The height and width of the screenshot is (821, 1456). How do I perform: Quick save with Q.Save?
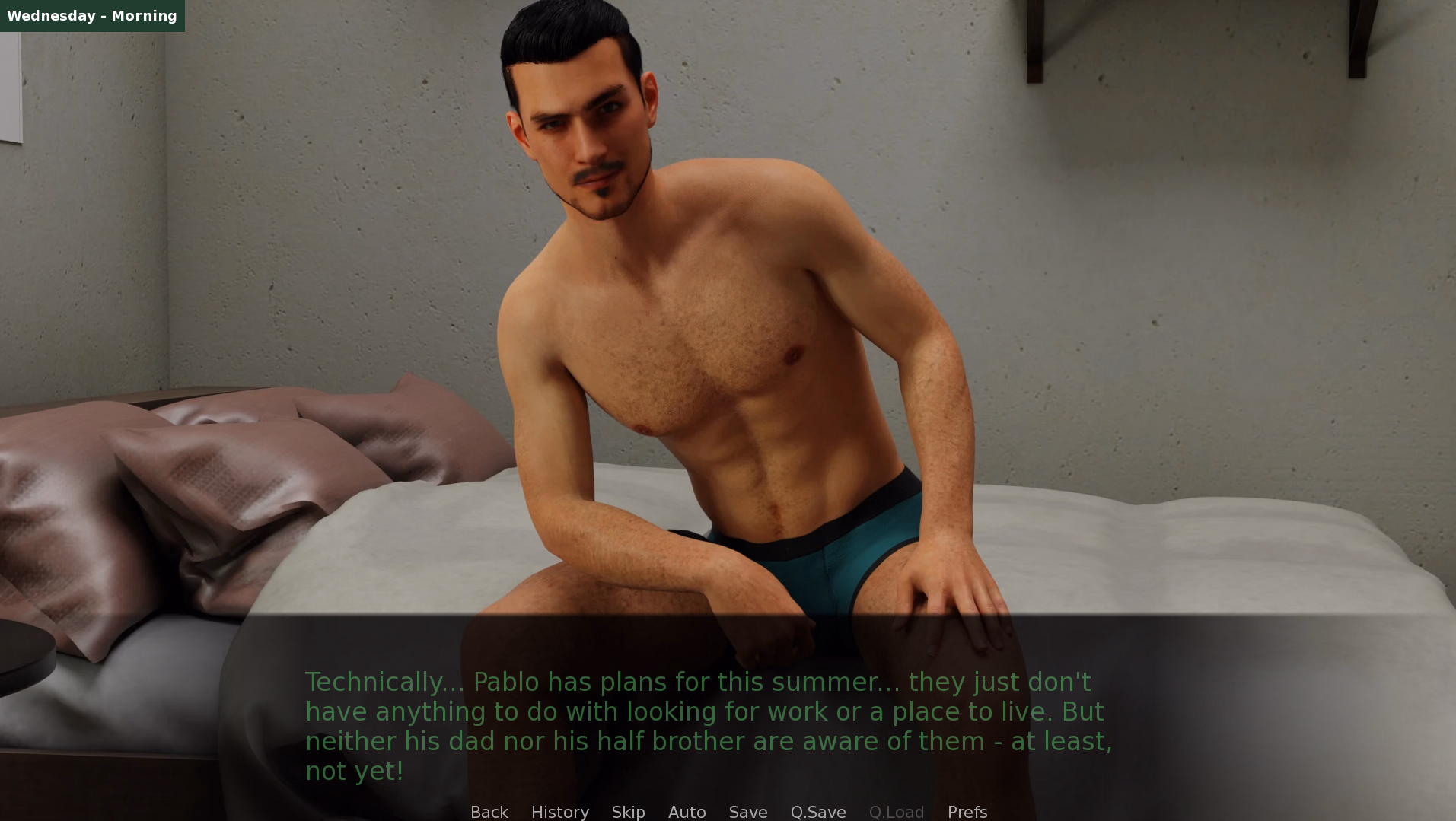817,812
